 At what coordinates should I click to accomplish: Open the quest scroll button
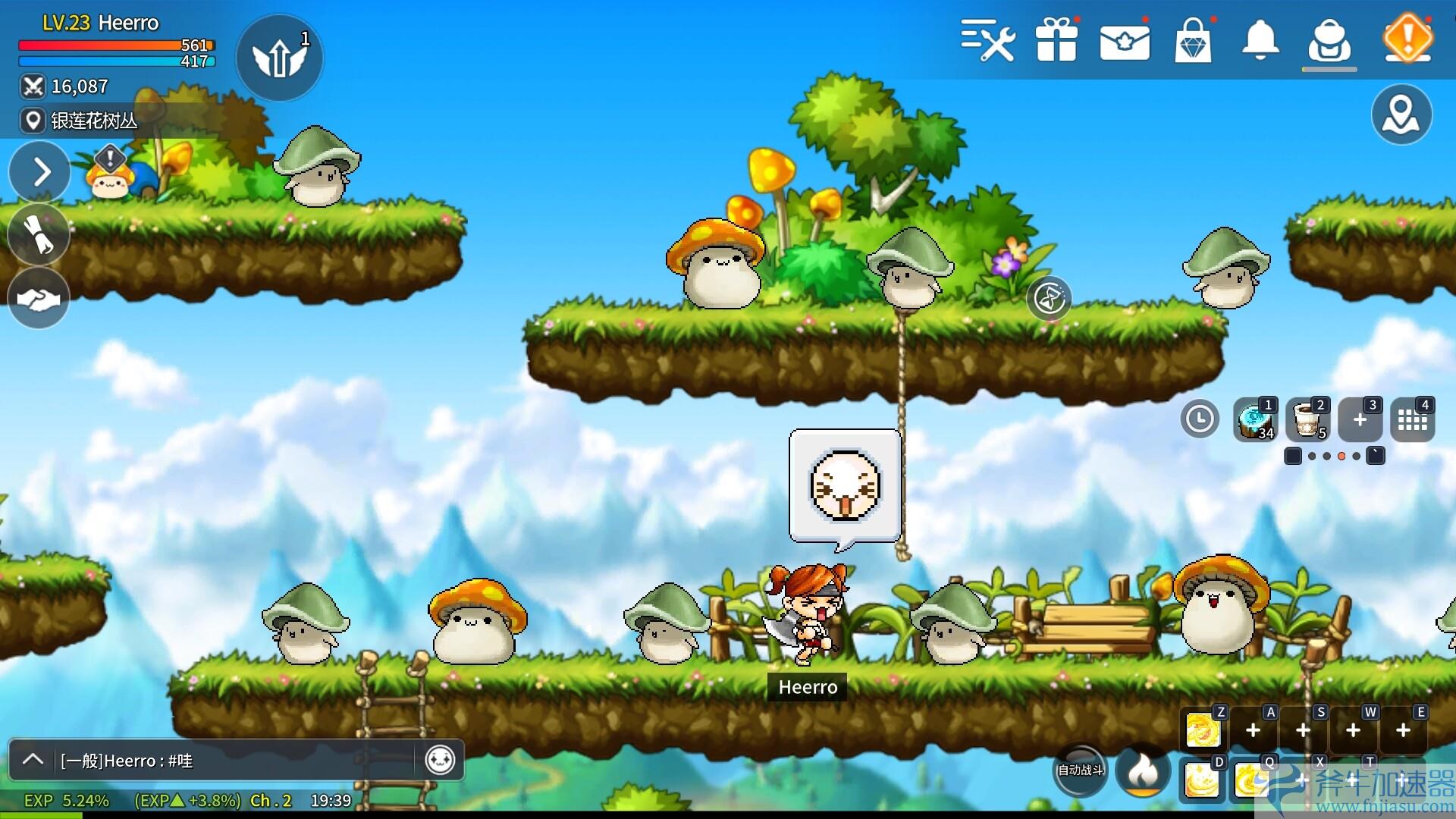[x=39, y=234]
